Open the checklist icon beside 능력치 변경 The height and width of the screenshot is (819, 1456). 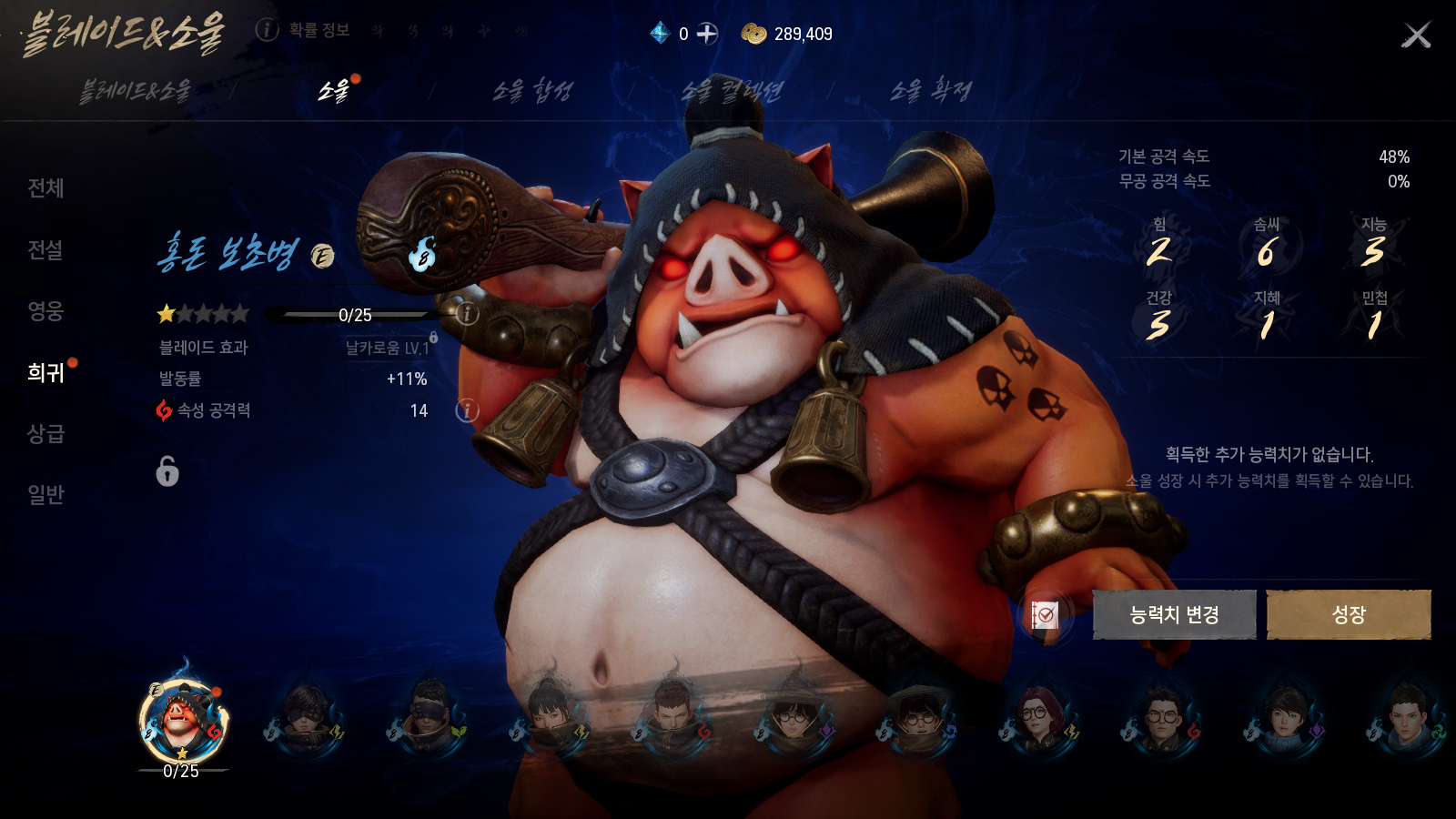click(1045, 615)
